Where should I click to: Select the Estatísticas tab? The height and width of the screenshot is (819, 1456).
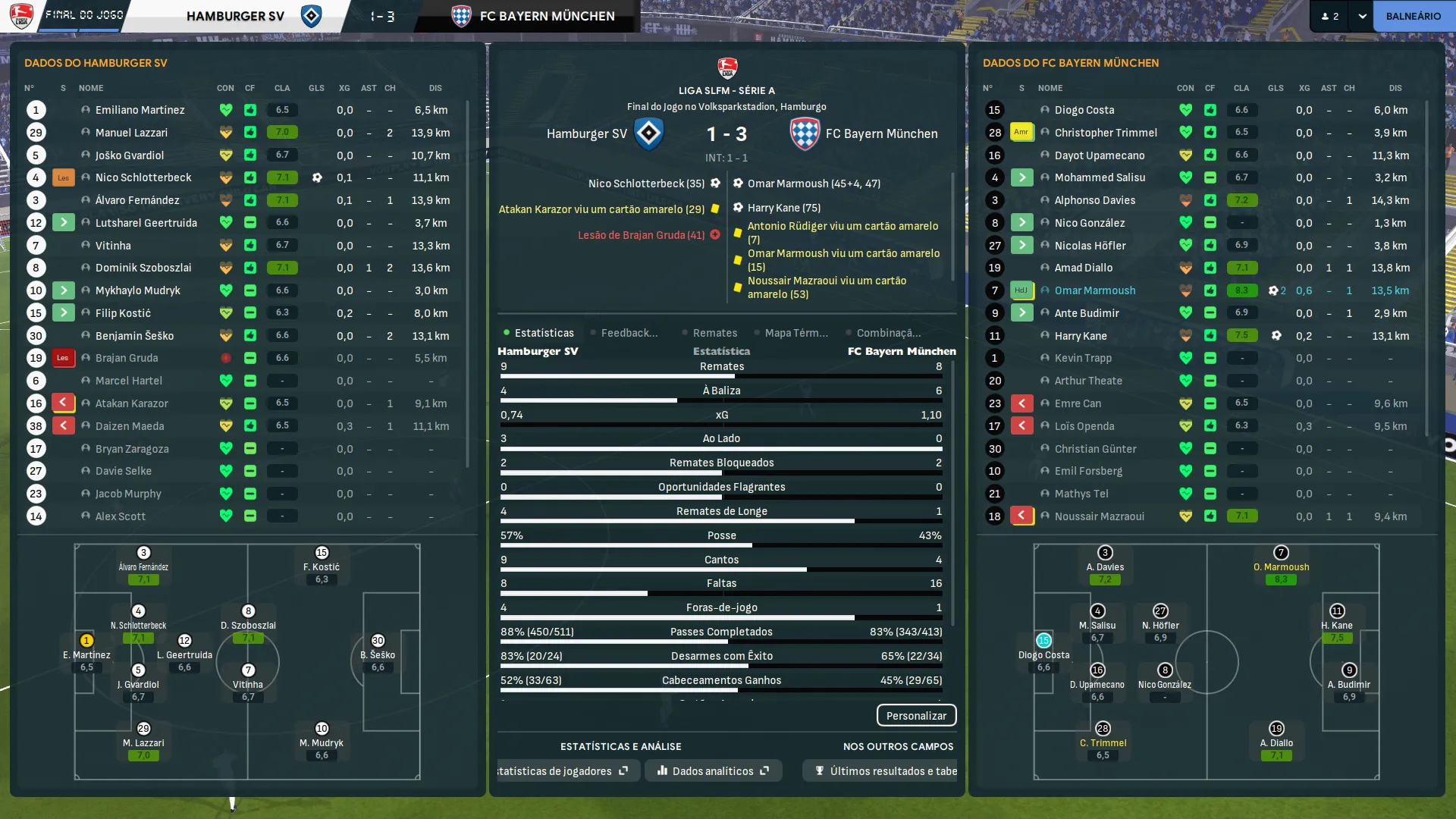point(544,333)
